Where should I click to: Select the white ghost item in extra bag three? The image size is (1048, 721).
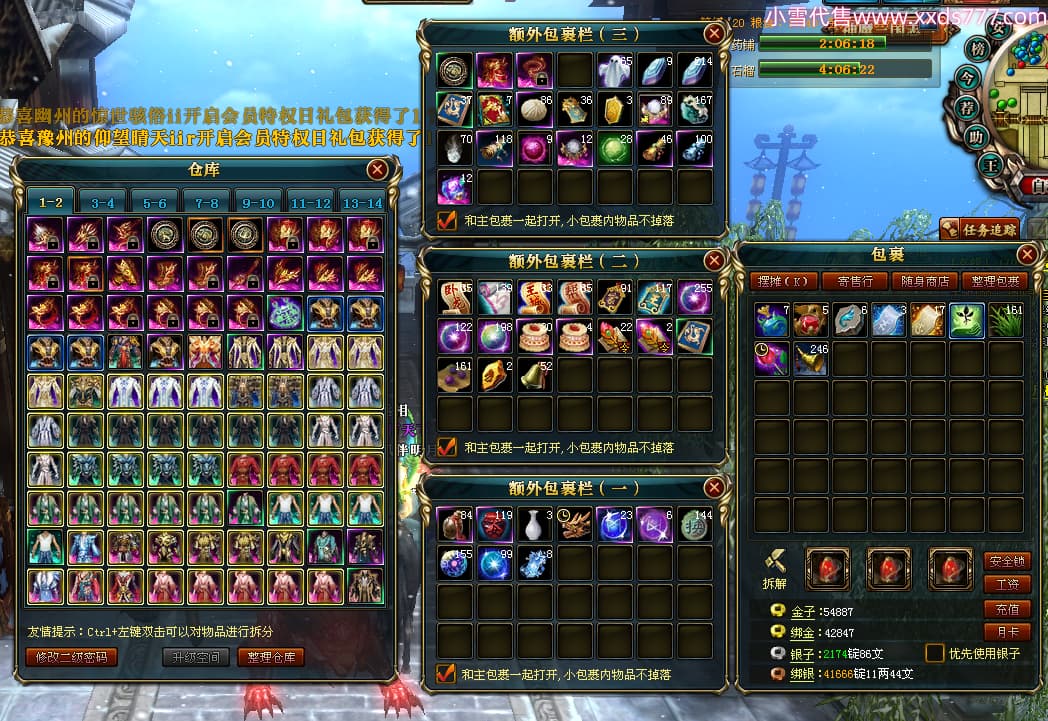614,70
